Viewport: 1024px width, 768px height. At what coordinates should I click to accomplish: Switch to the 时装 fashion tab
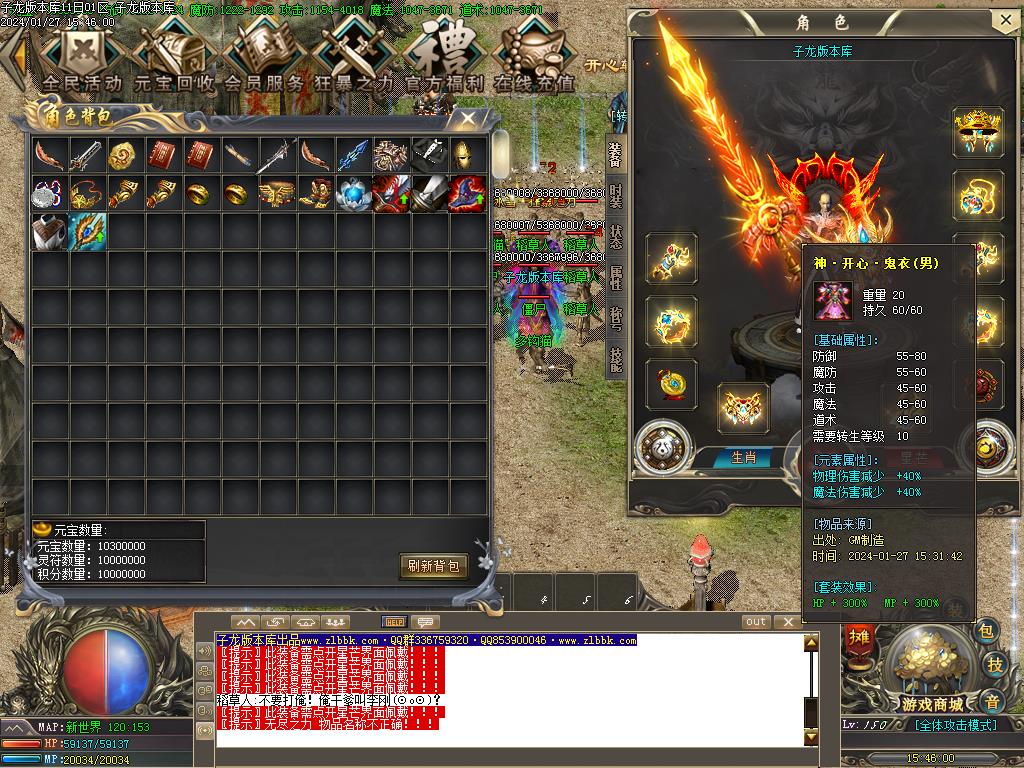(x=615, y=195)
